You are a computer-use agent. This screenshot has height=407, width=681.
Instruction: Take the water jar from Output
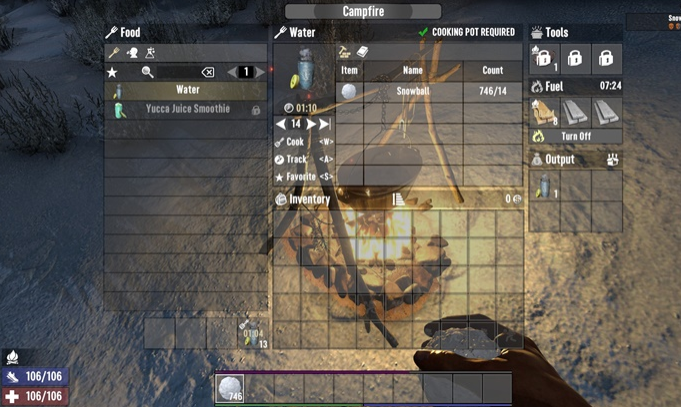544,186
